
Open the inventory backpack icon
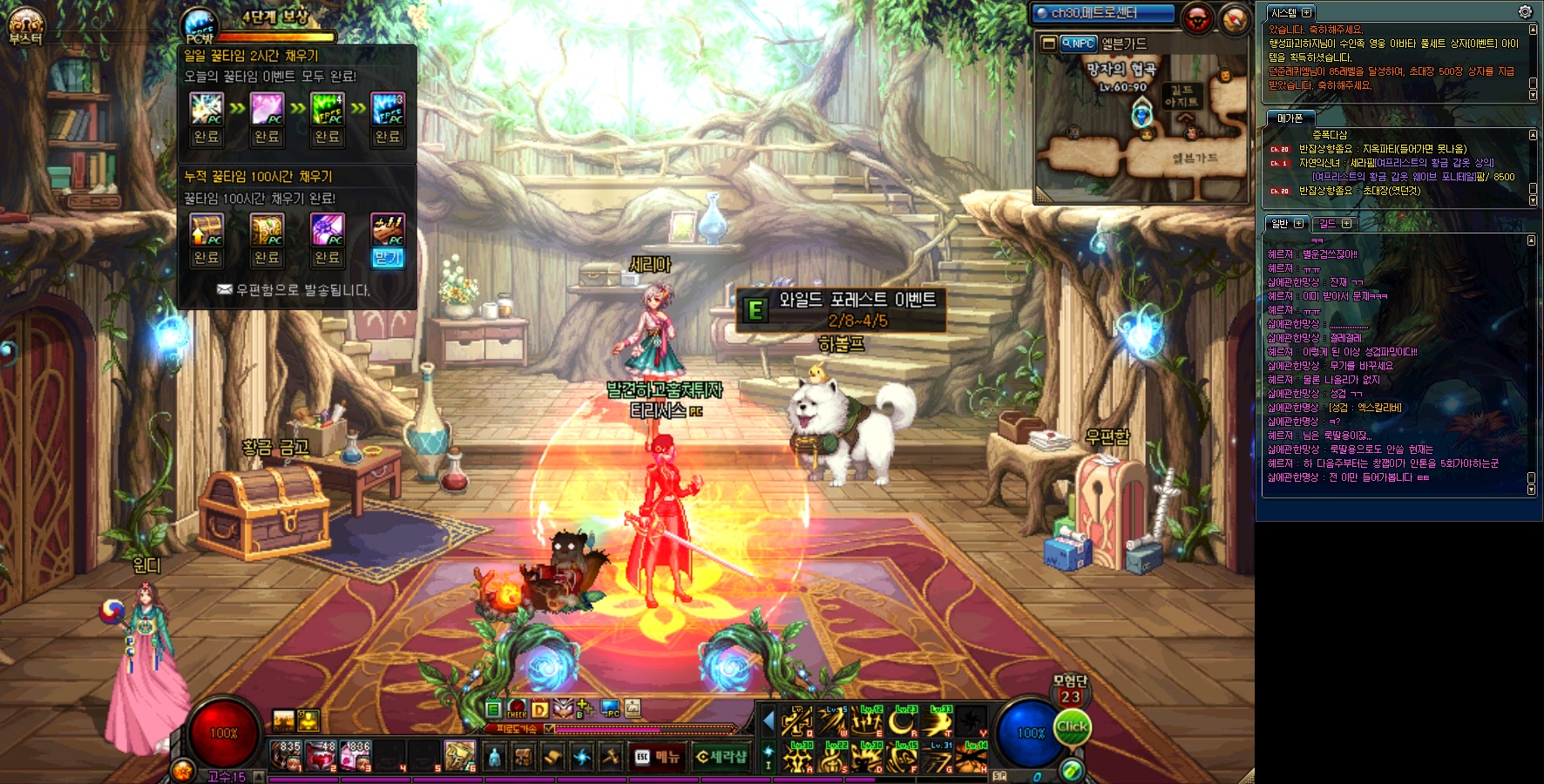click(x=523, y=757)
